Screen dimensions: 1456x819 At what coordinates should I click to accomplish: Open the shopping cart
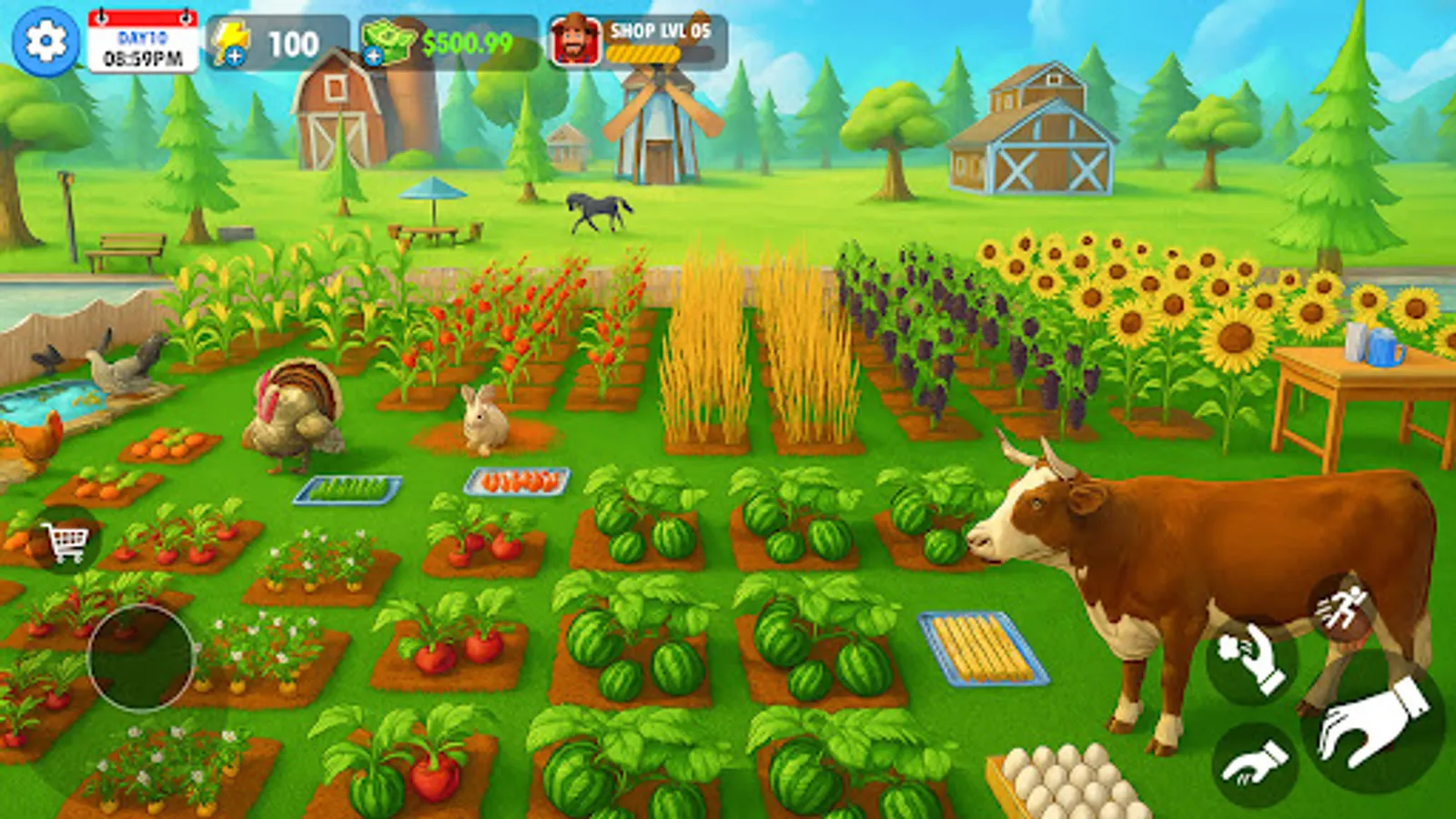[x=66, y=539]
